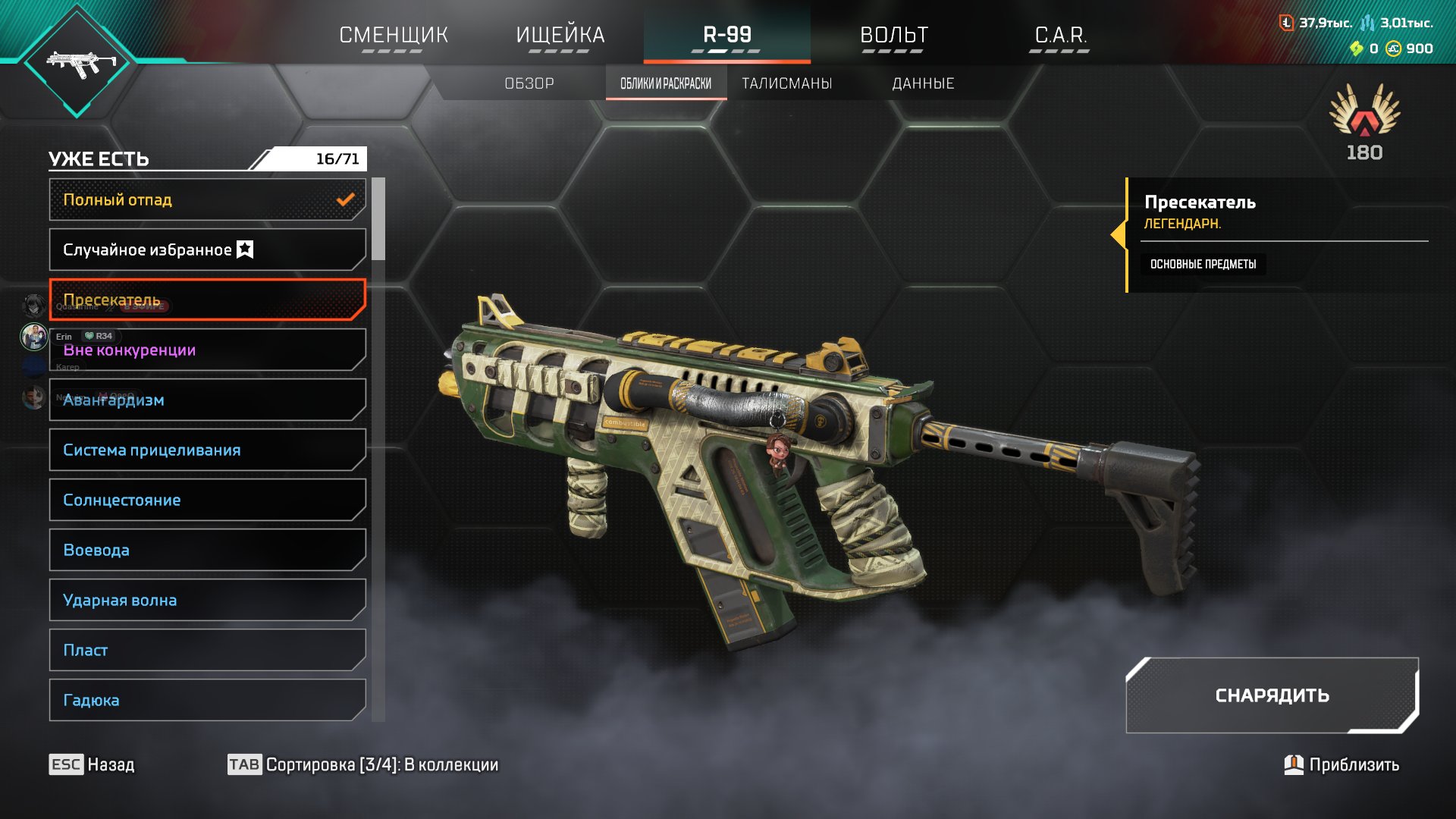Select the Воевода skin
1456x819 pixels.
coord(207,550)
